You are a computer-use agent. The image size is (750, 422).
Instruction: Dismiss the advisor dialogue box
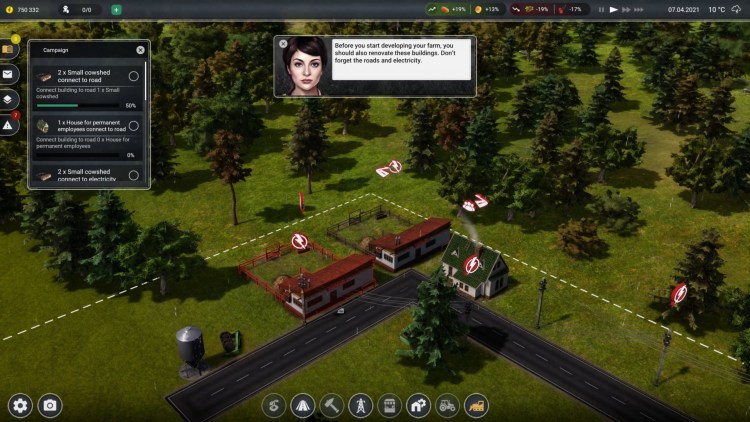point(283,44)
